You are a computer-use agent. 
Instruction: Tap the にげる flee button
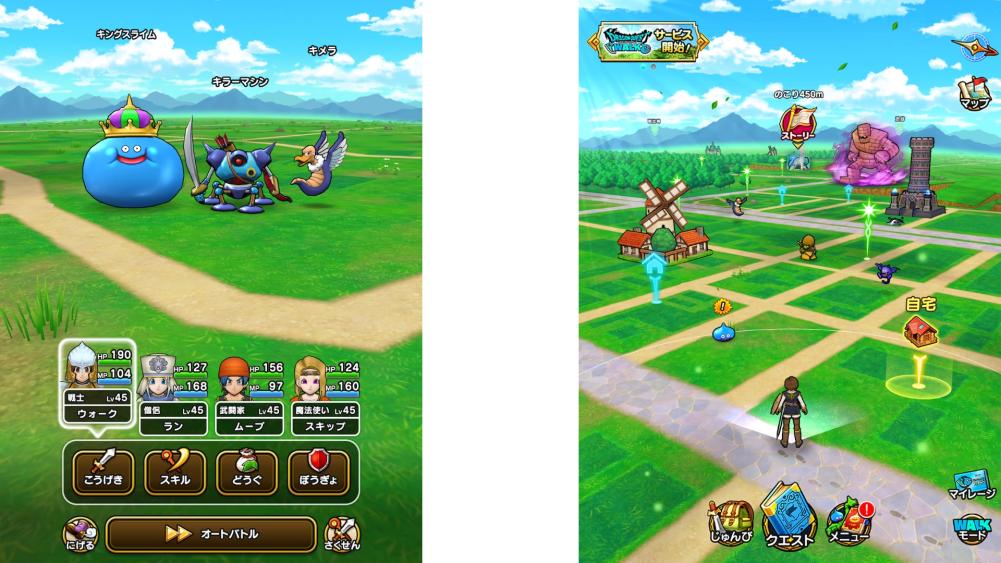point(78,535)
